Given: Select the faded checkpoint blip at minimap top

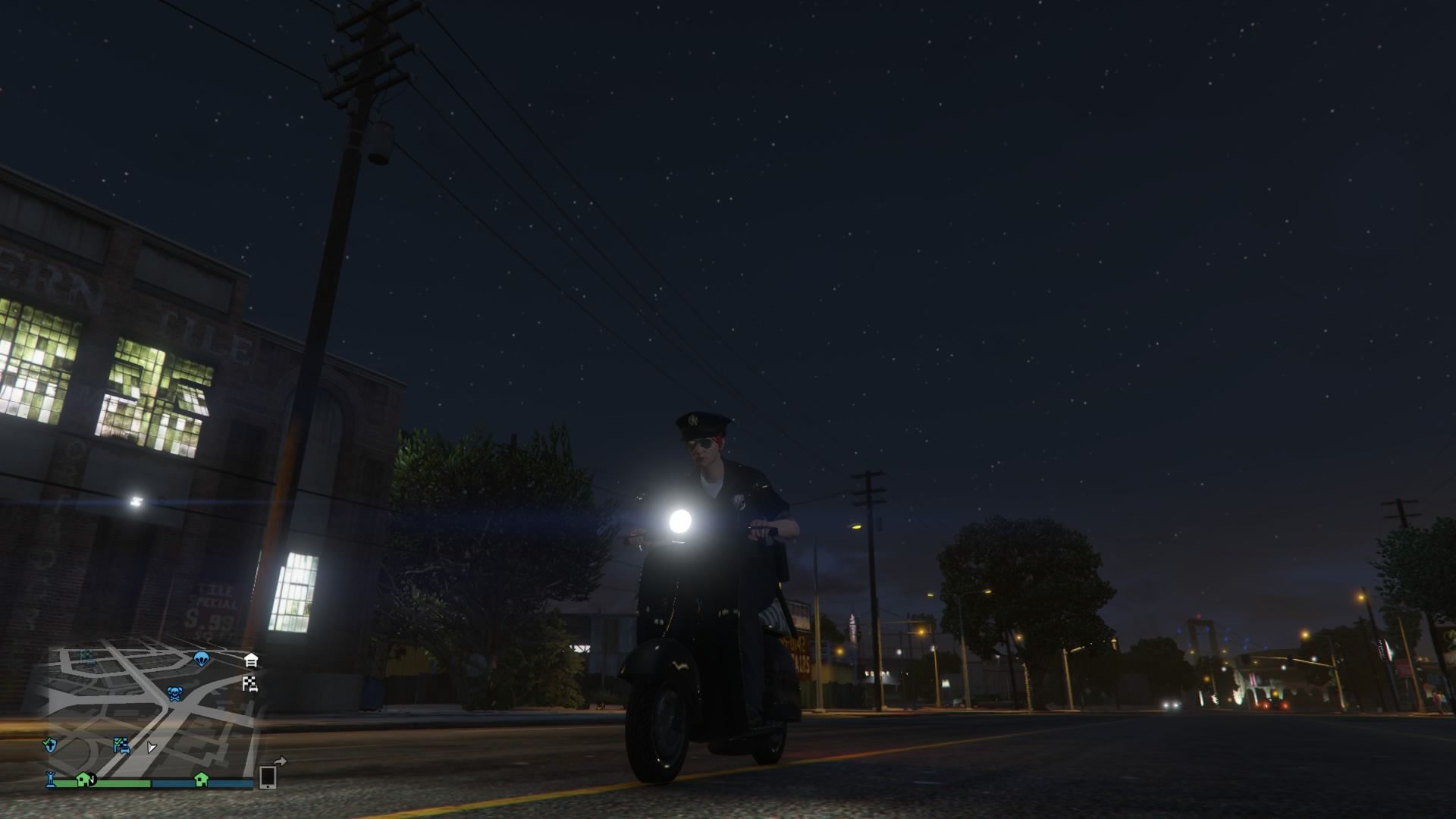Looking at the screenshot, I should tap(86, 656).
